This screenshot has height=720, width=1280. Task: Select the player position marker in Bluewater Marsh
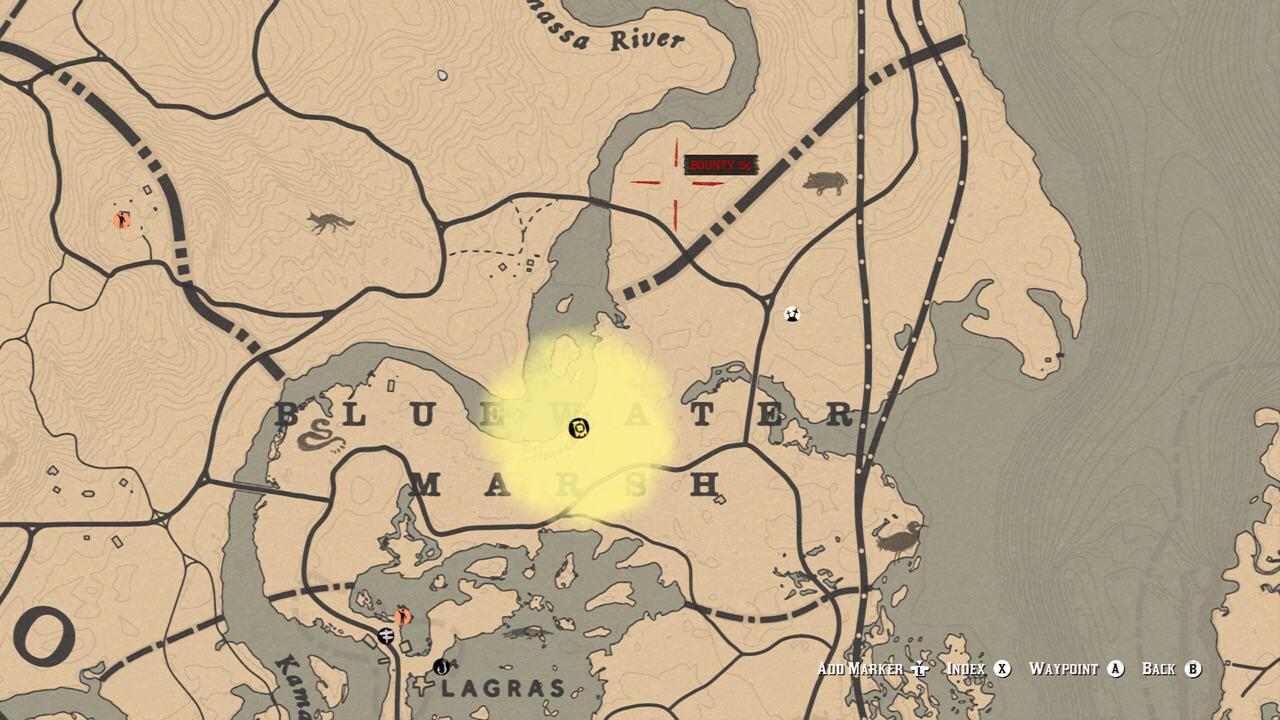[x=578, y=428]
